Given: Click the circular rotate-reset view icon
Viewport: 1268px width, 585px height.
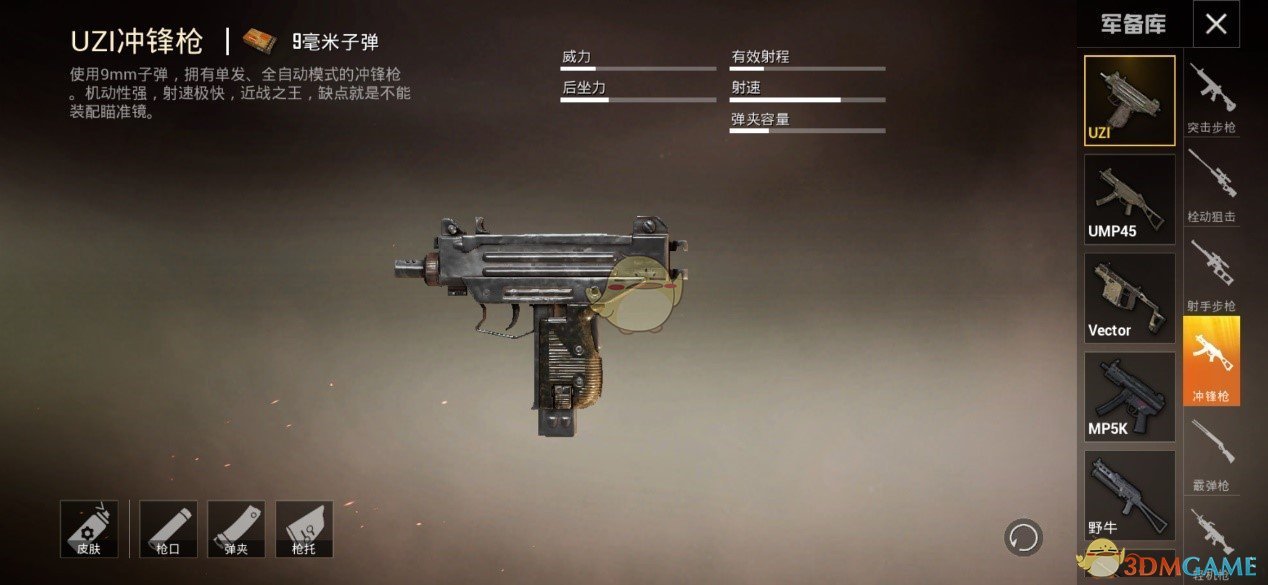Looking at the screenshot, I should [1023, 538].
